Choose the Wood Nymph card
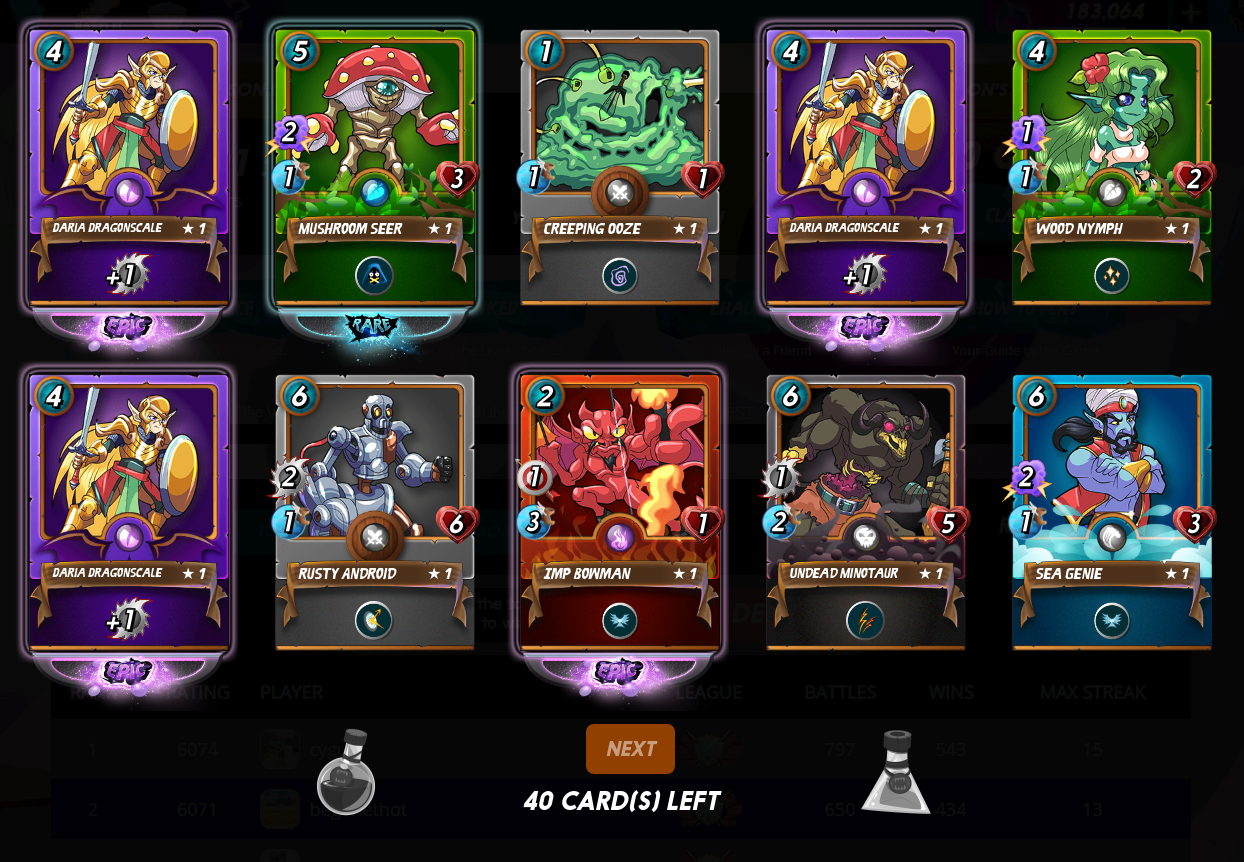Viewport: 1244px width, 862px height. click(x=1111, y=167)
